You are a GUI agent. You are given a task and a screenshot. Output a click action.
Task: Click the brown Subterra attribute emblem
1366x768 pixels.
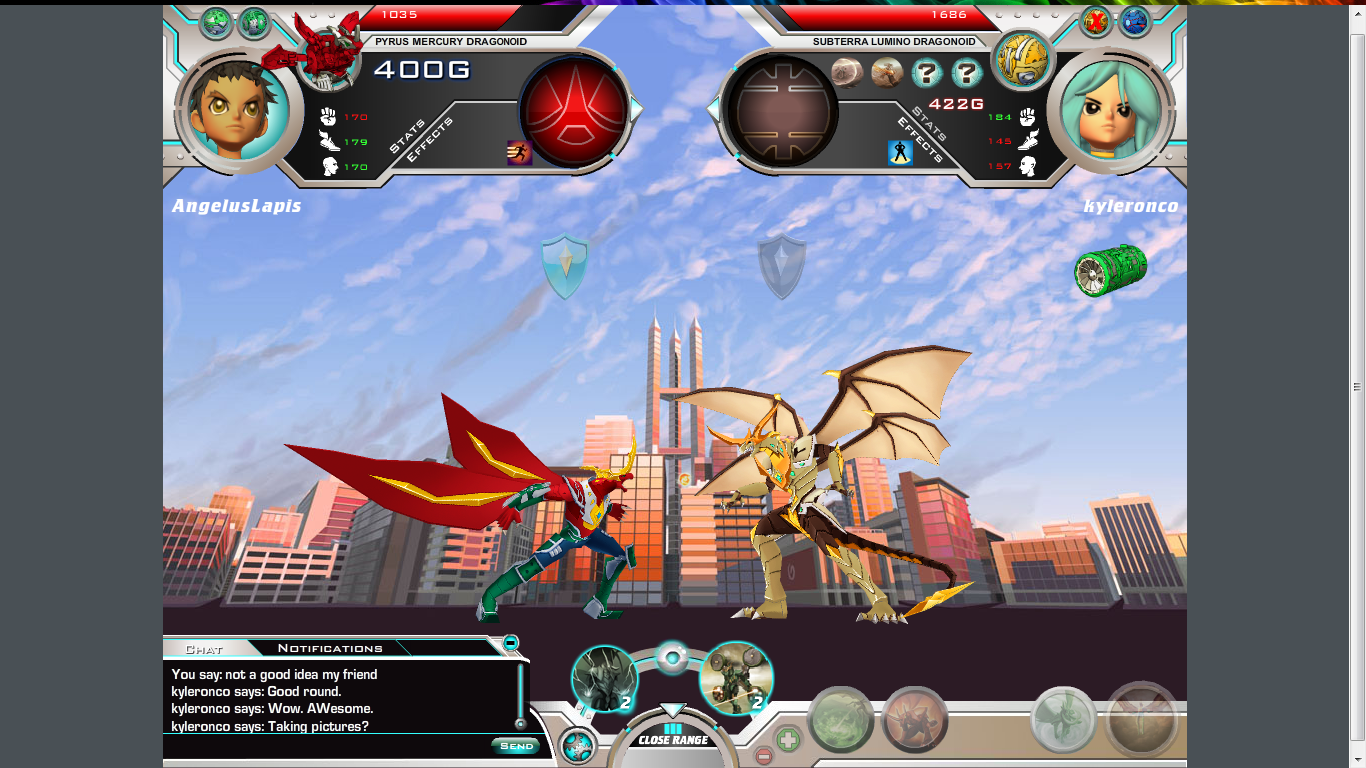click(x=782, y=108)
